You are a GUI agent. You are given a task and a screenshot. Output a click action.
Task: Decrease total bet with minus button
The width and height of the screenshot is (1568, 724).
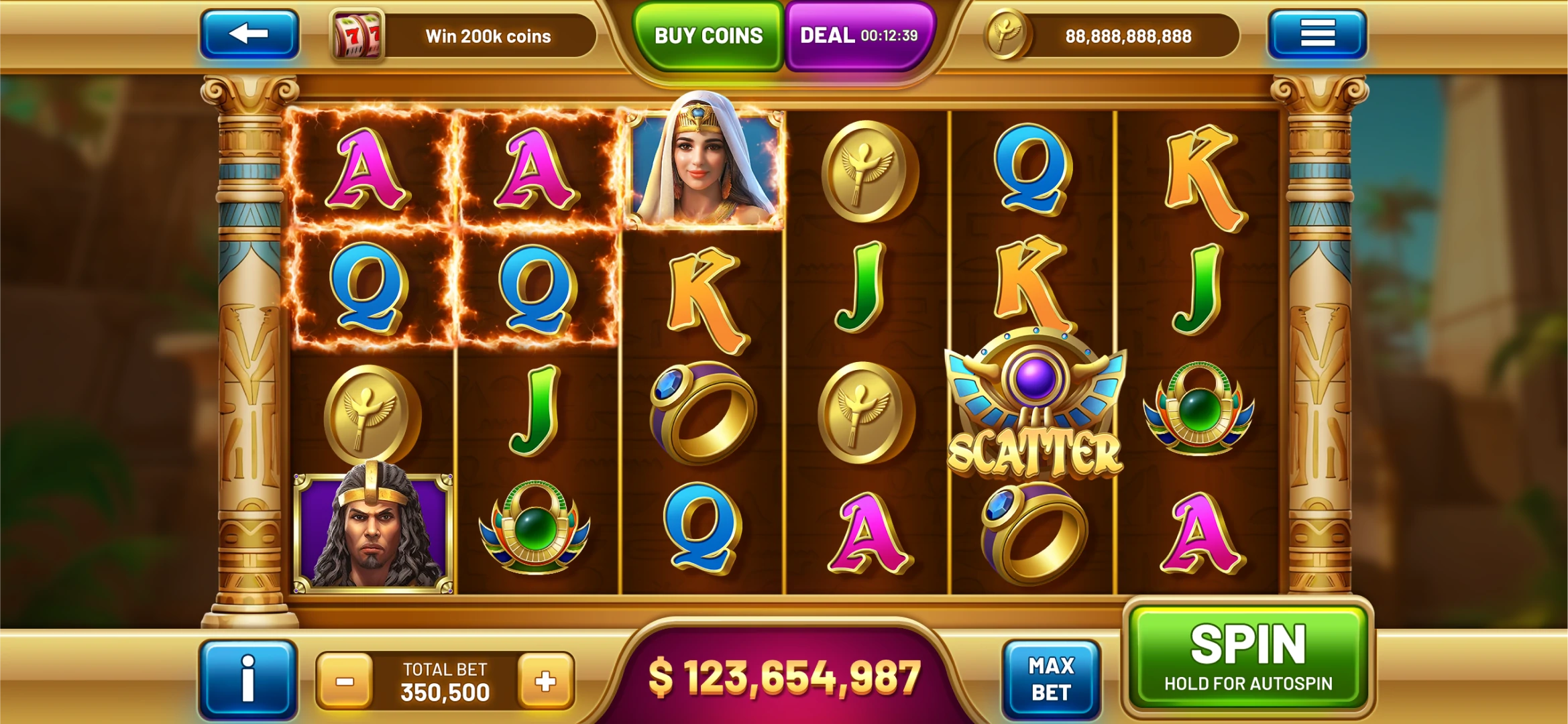(345, 682)
